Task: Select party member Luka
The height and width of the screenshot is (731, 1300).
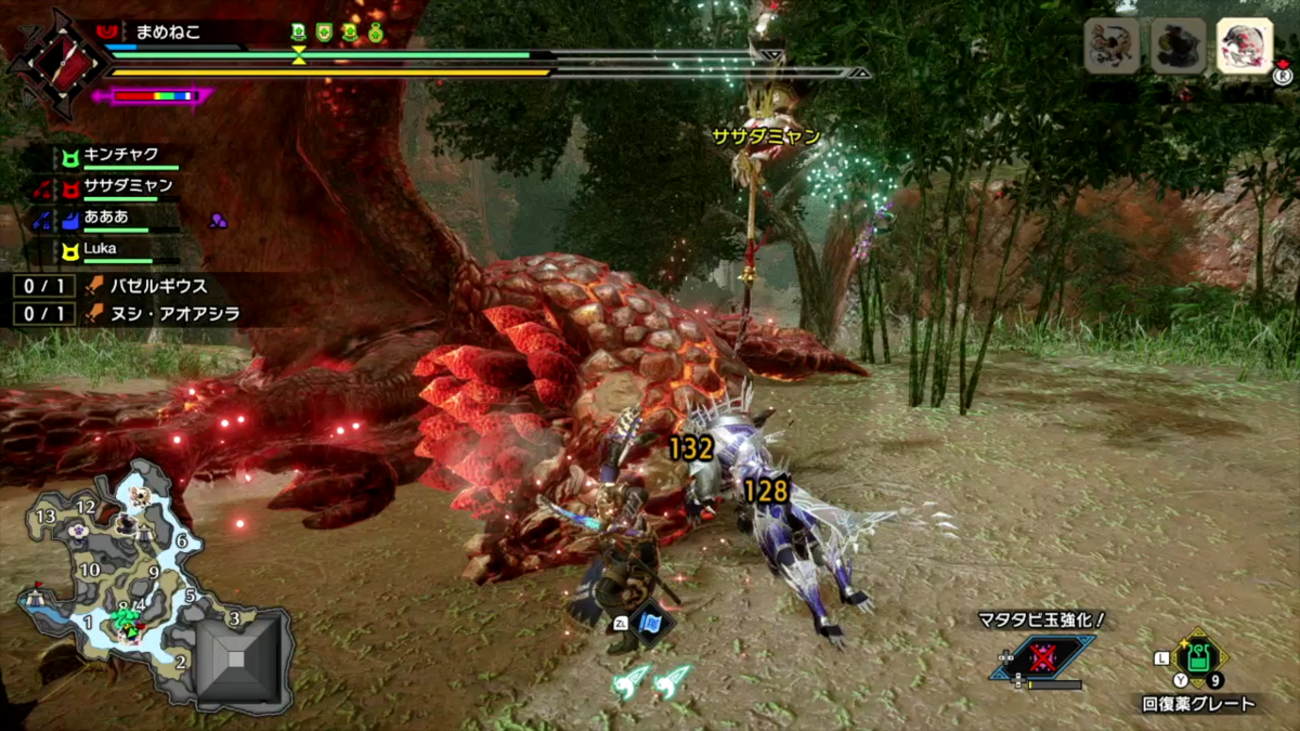Action: (x=100, y=249)
